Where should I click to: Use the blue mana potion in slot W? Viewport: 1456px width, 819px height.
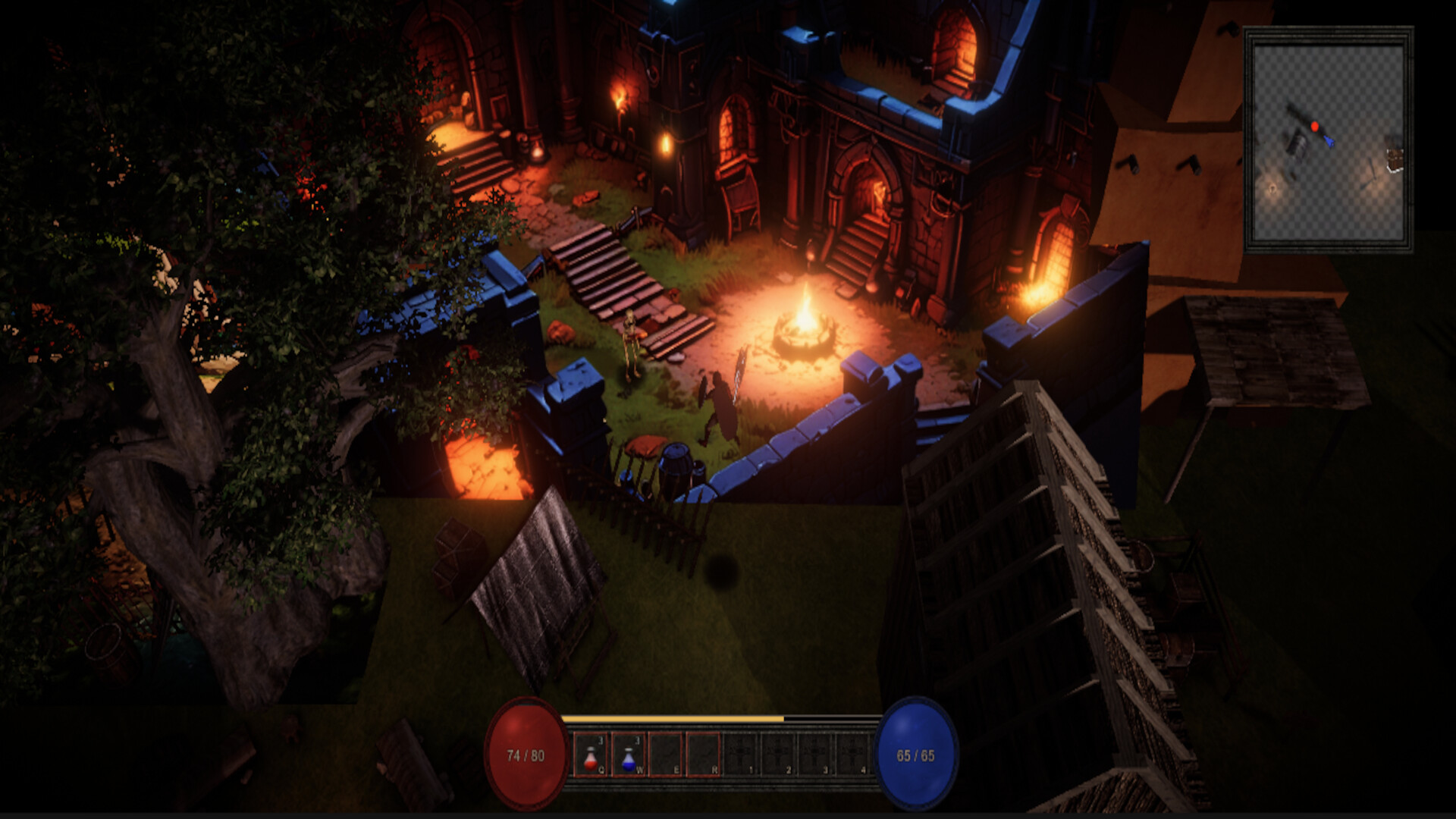[629, 755]
